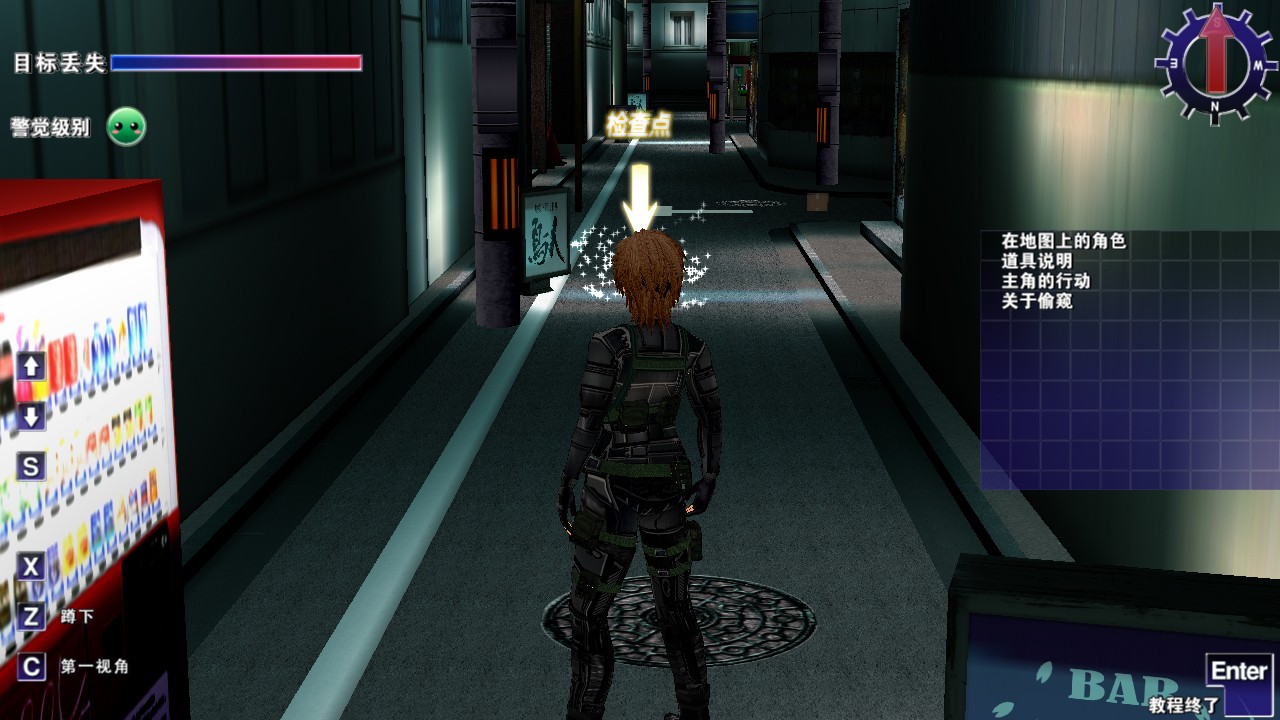Image resolution: width=1280 pixels, height=720 pixels.
Task: Choose the 主角的行动 tutorial topic
Action: coord(1045,281)
